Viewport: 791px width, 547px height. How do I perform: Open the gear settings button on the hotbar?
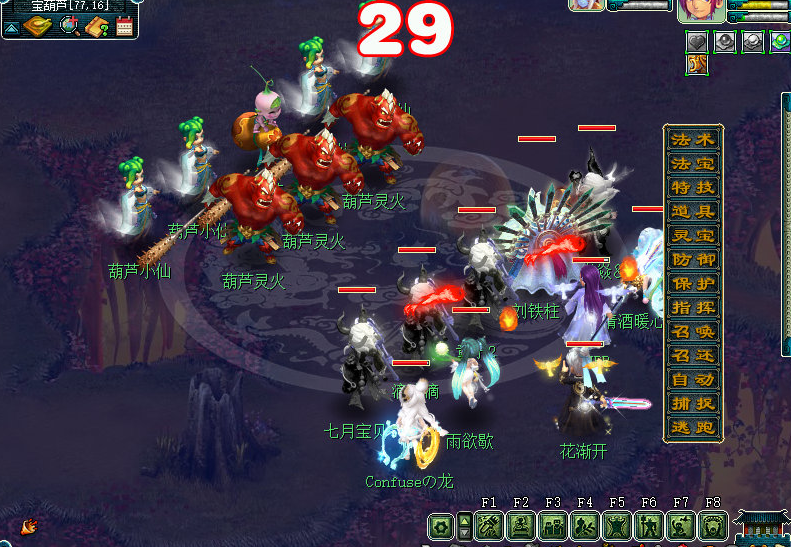pyautogui.click(x=441, y=526)
